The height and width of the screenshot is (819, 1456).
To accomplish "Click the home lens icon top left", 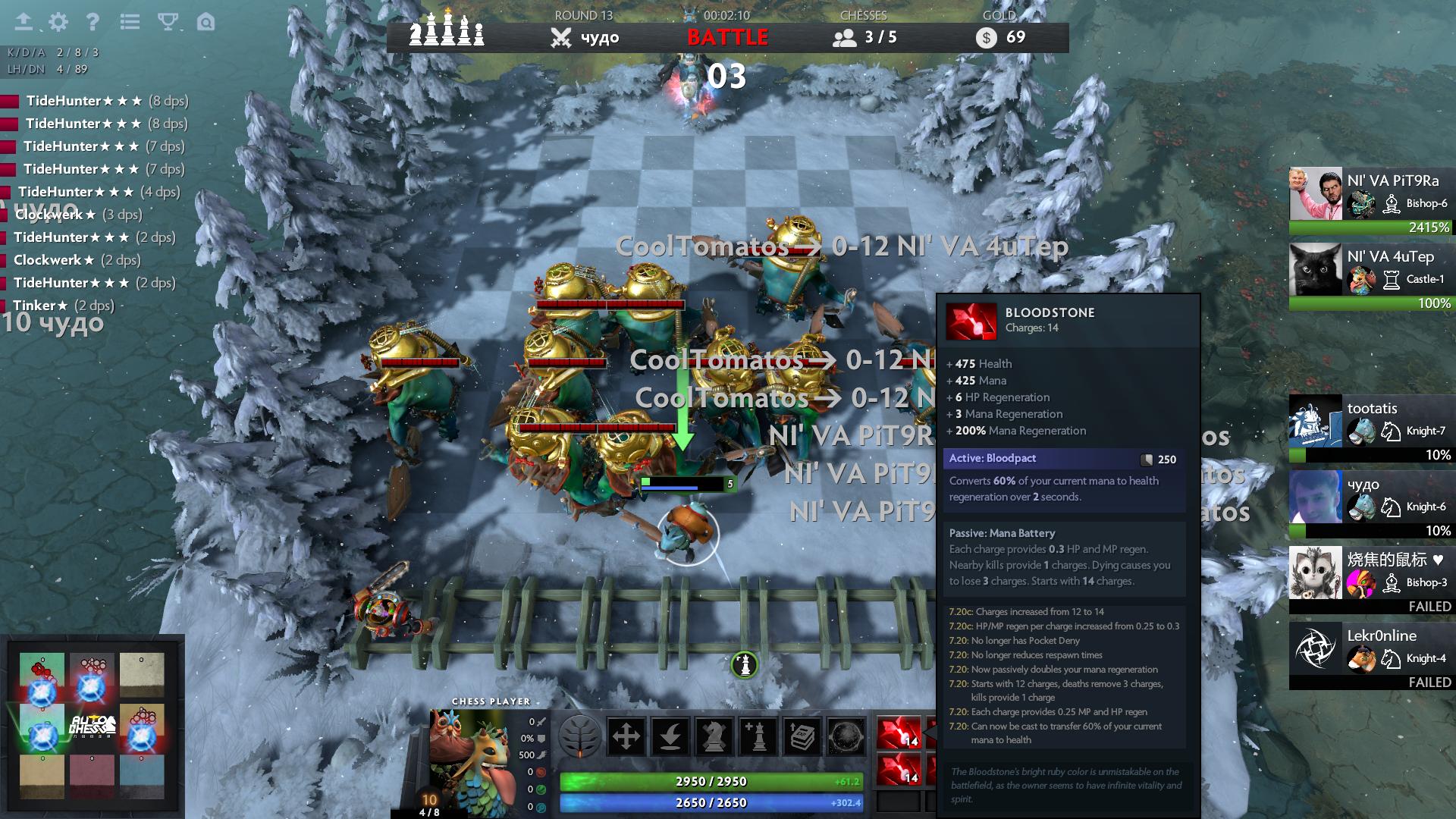I will 202,23.
